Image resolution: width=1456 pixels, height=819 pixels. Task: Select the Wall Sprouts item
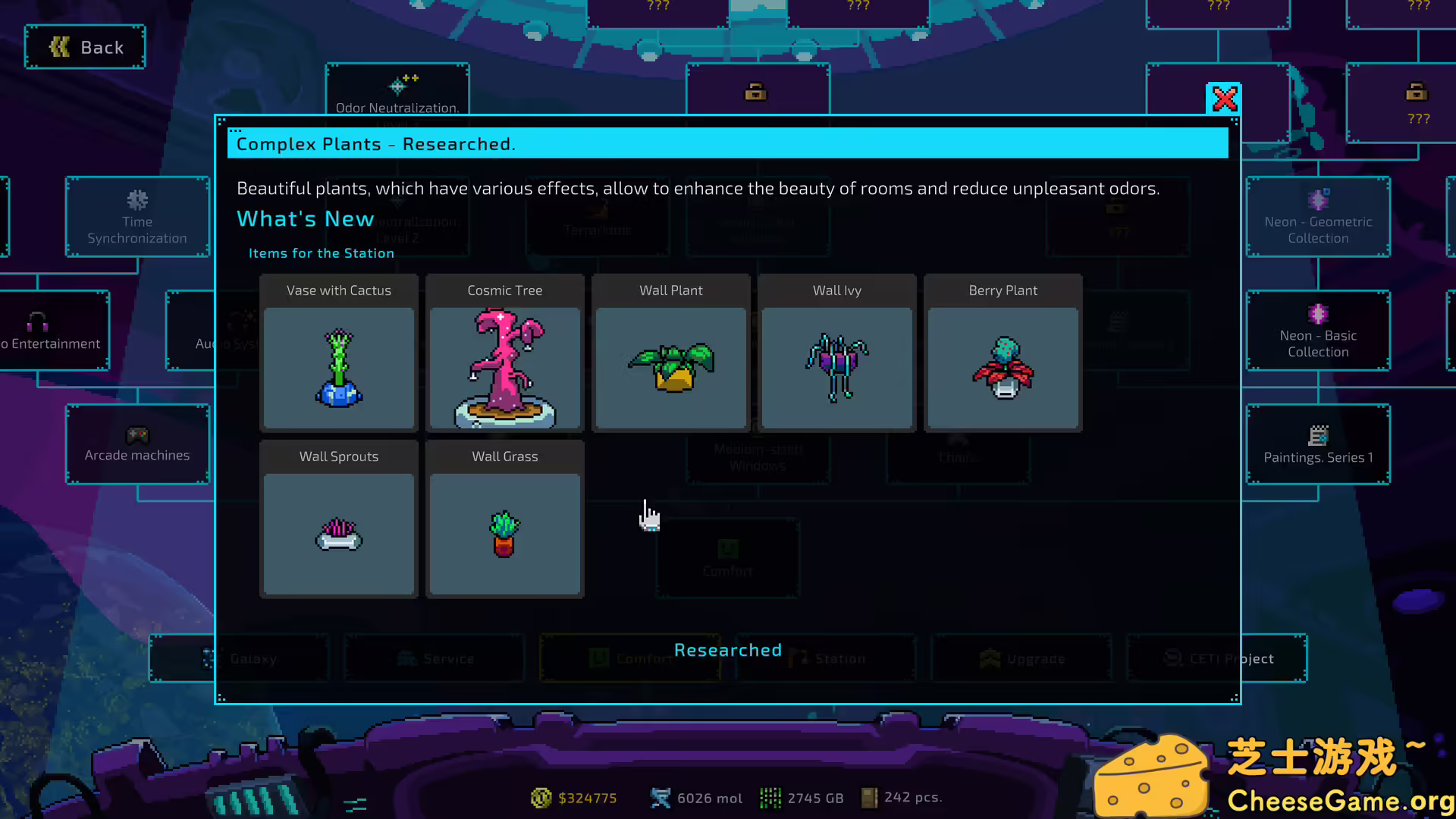[339, 519]
